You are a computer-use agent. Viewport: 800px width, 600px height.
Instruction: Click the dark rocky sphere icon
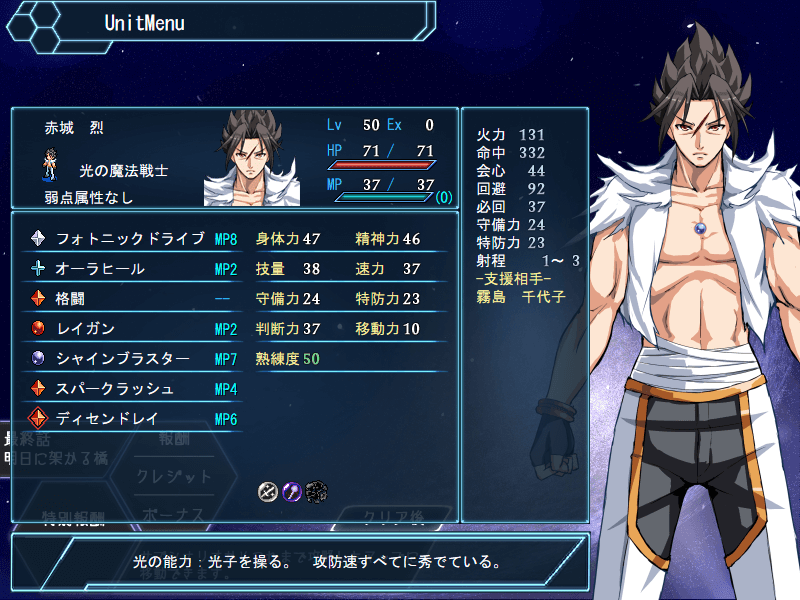(317, 491)
